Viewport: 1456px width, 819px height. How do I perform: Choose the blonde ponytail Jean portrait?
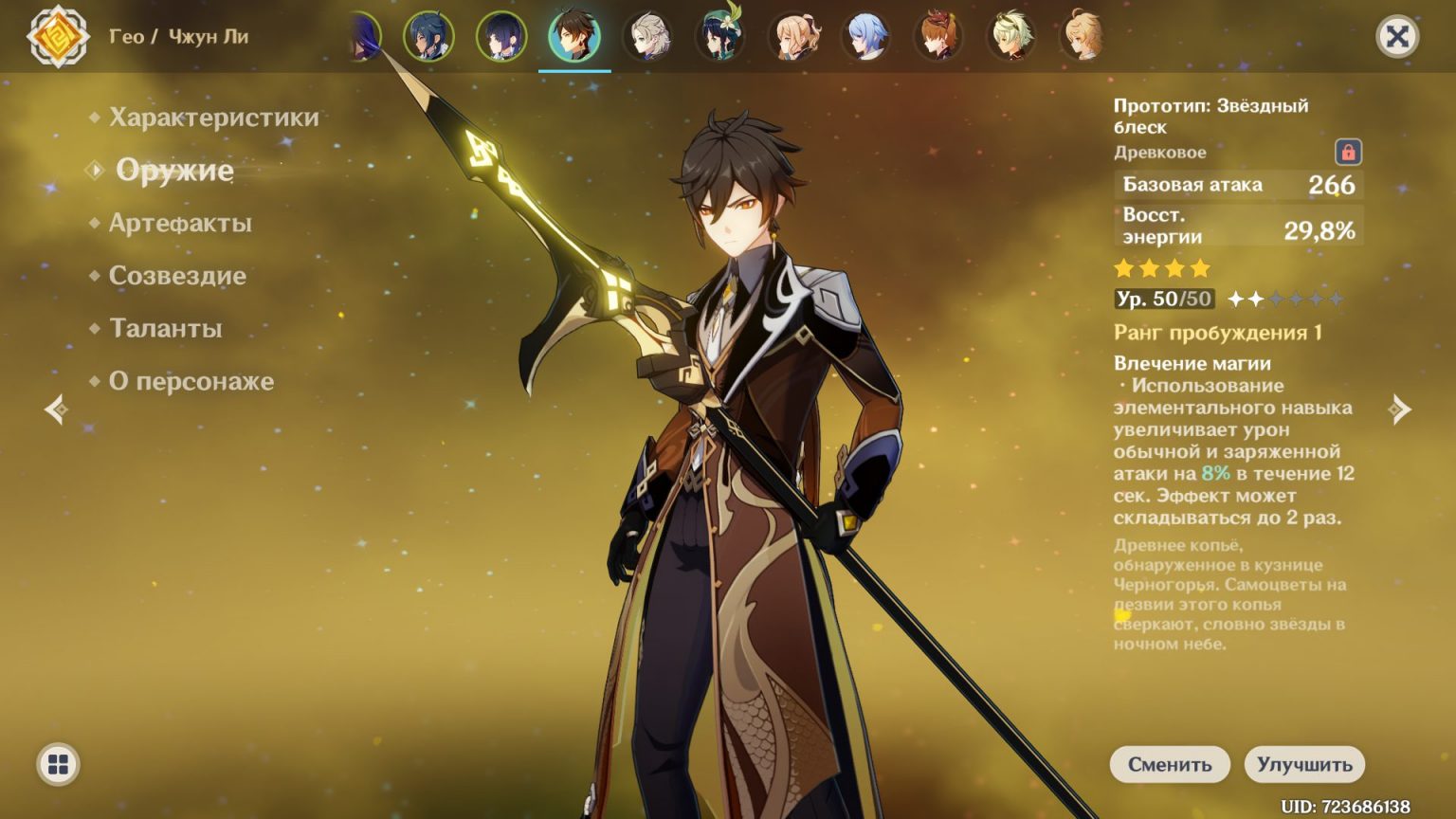click(x=793, y=36)
